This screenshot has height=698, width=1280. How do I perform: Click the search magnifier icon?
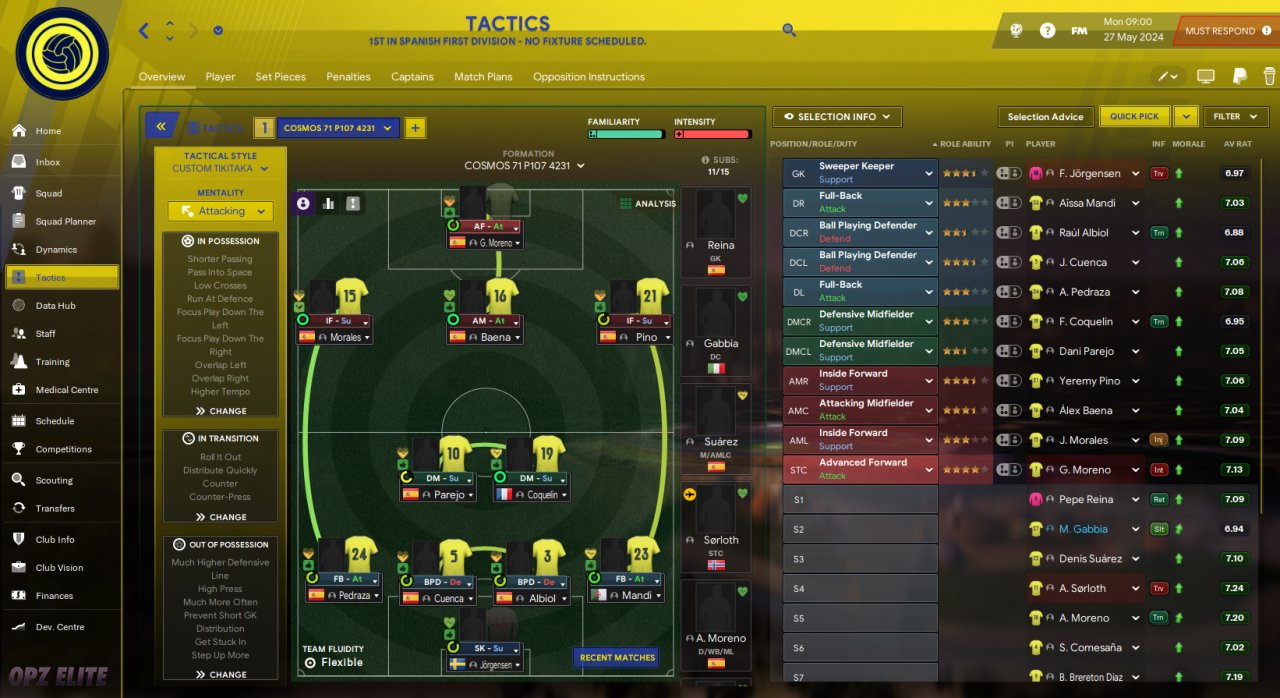tap(789, 31)
